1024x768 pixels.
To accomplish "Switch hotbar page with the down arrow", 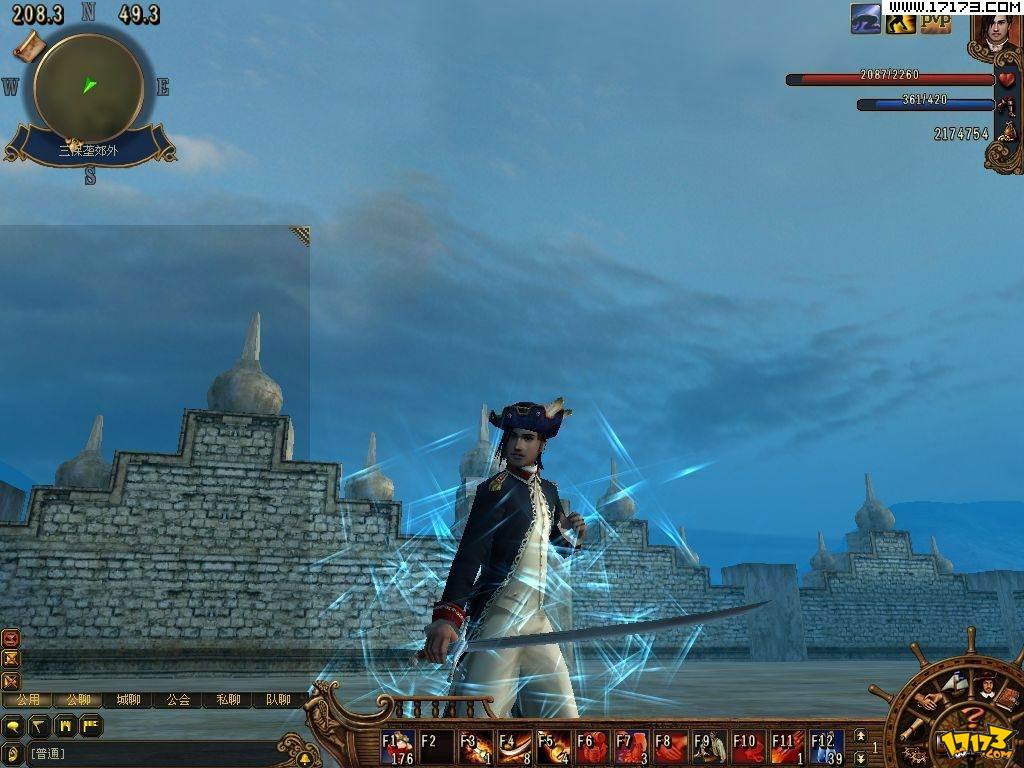I will coord(860,758).
